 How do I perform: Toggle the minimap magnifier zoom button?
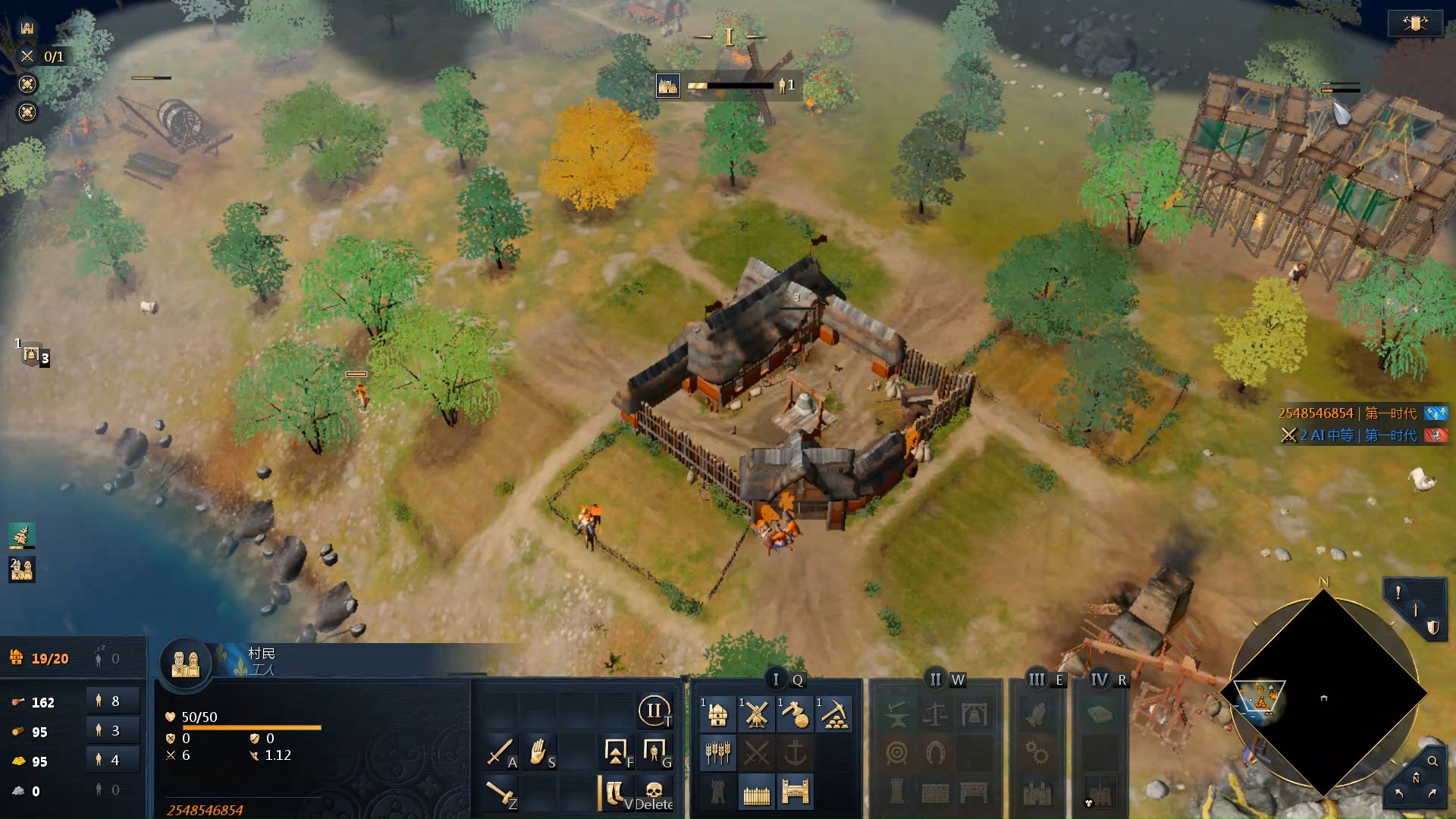click(x=1432, y=761)
